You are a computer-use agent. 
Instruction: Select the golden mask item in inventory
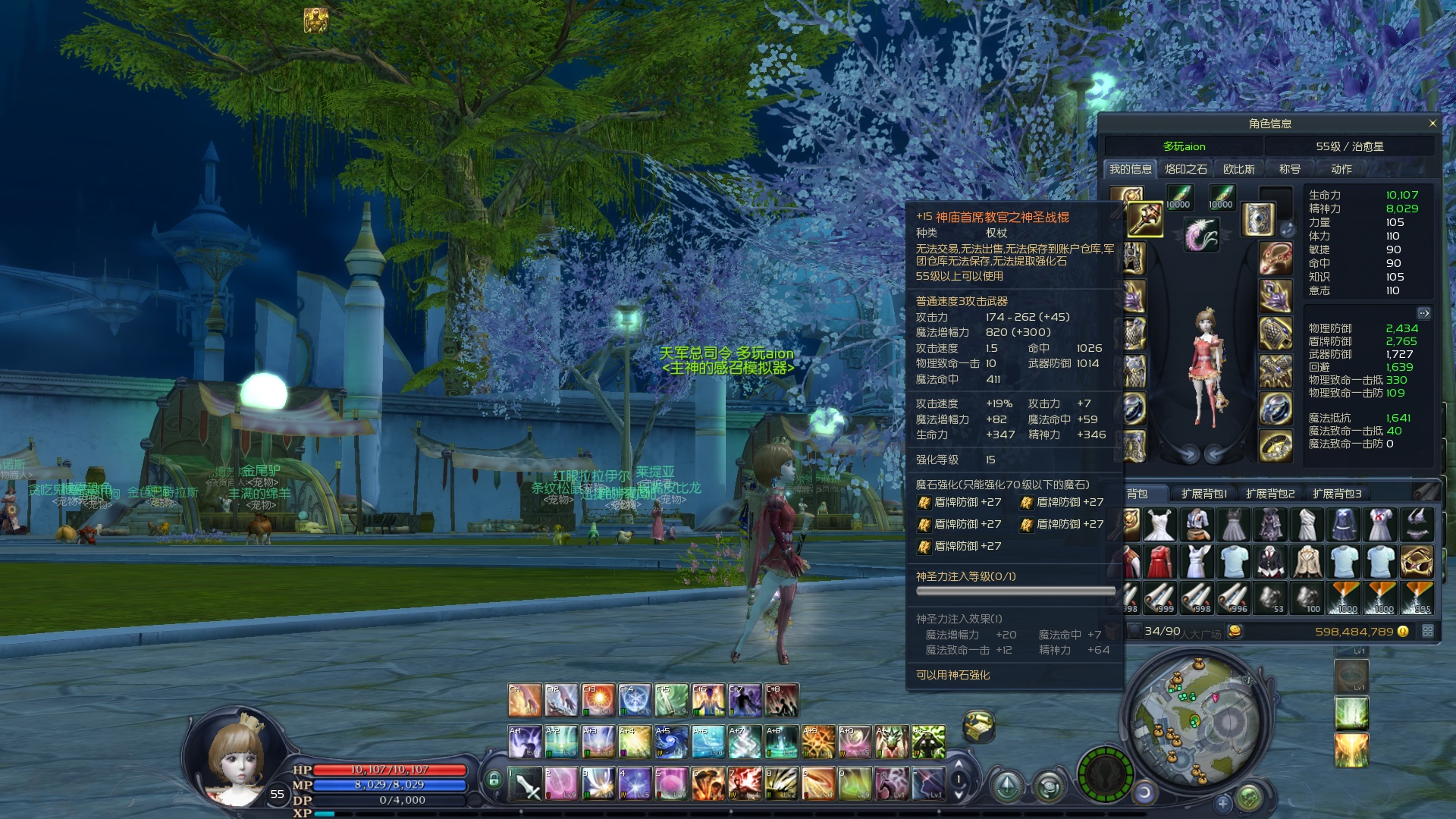1417,562
